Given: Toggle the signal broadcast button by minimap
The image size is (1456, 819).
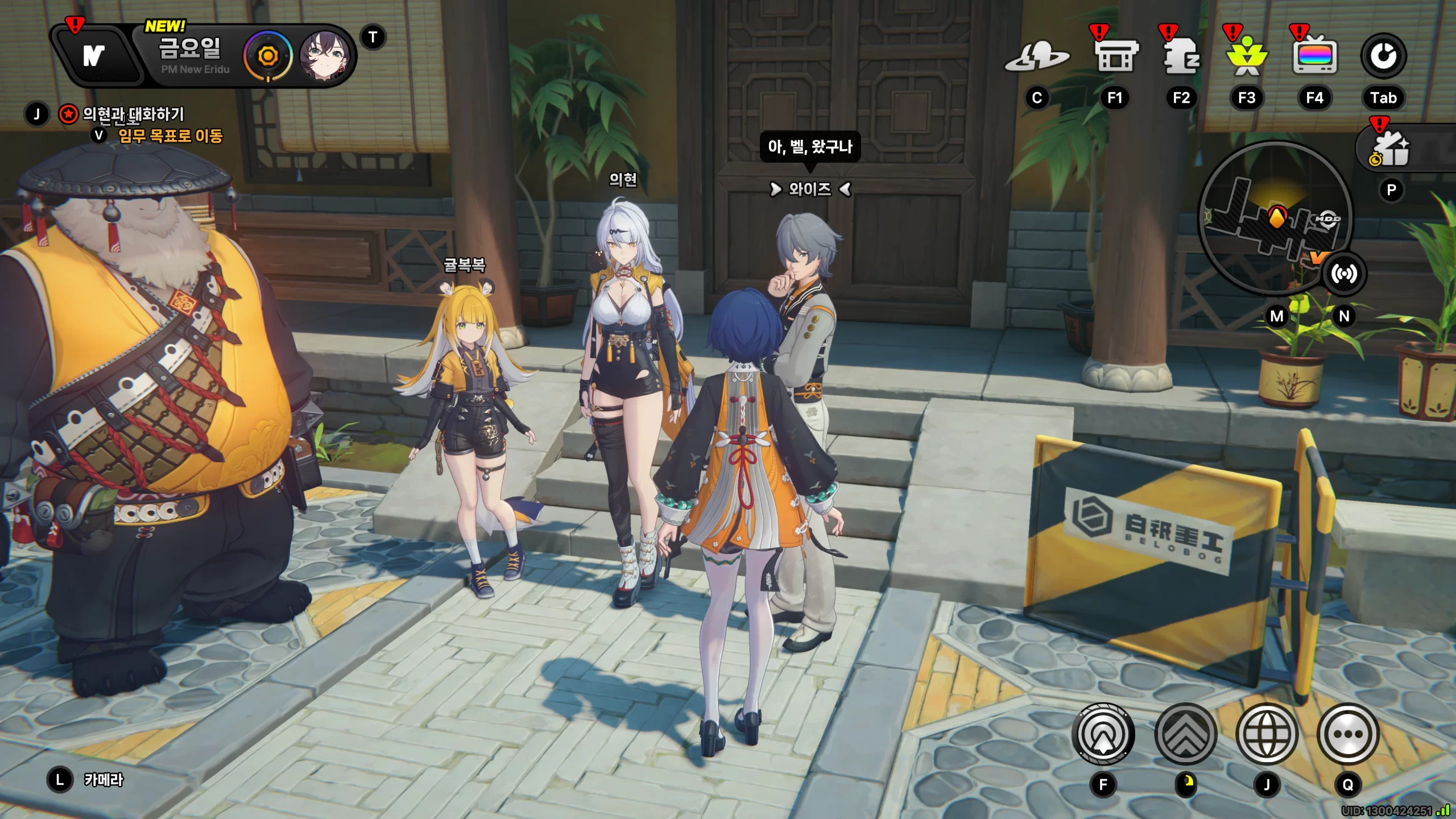Looking at the screenshot, I should pos(1343,274).
